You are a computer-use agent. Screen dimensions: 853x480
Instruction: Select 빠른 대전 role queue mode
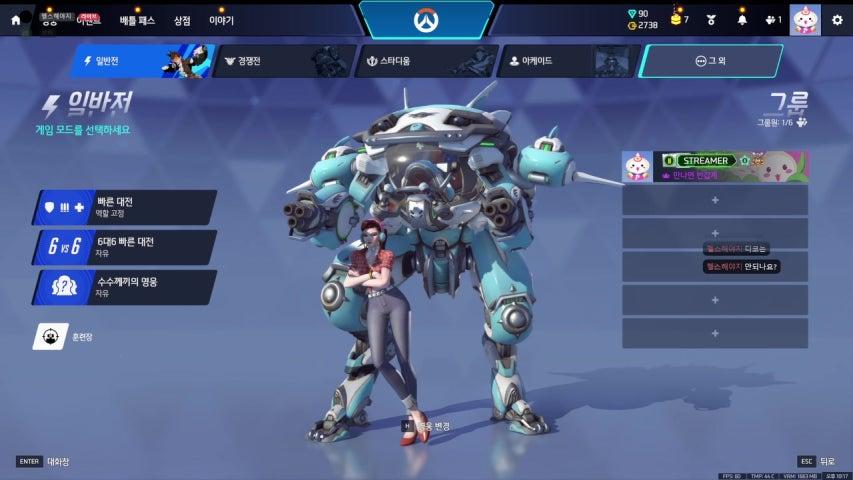pos(126,207)
